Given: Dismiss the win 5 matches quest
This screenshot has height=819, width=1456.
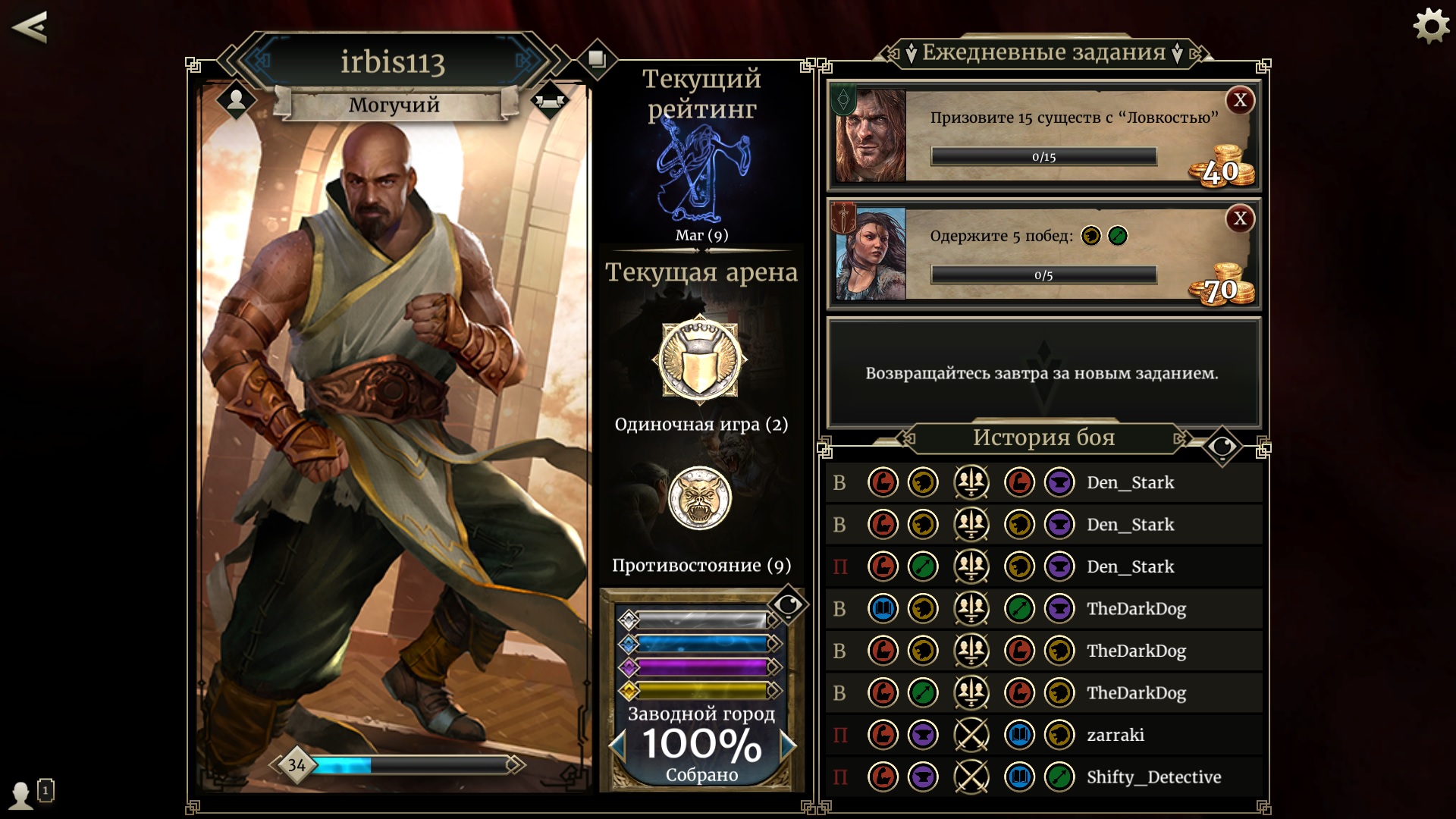Looking at the screenshot, I should (1240, 219).
